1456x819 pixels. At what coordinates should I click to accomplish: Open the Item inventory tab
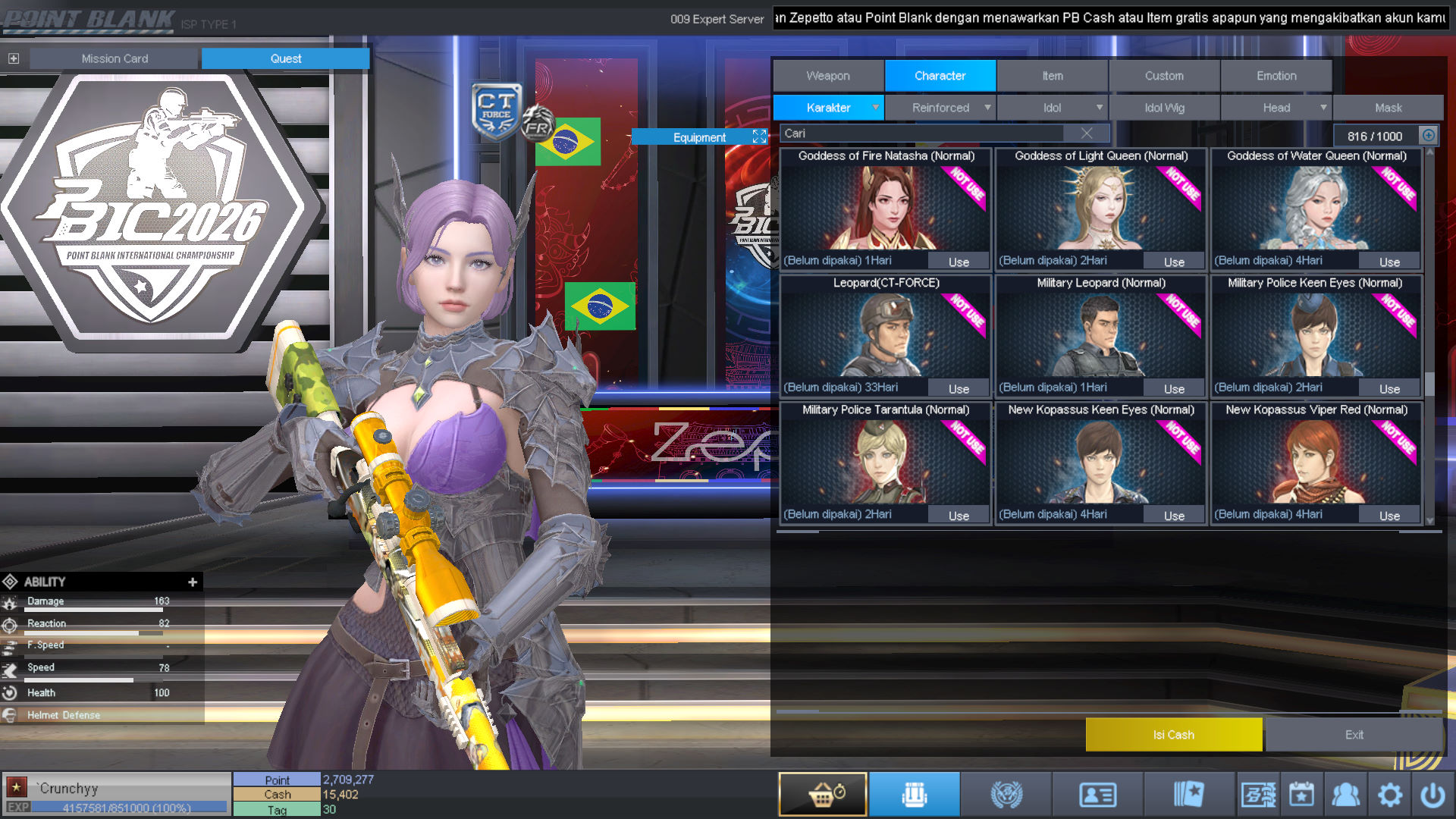1052,76
